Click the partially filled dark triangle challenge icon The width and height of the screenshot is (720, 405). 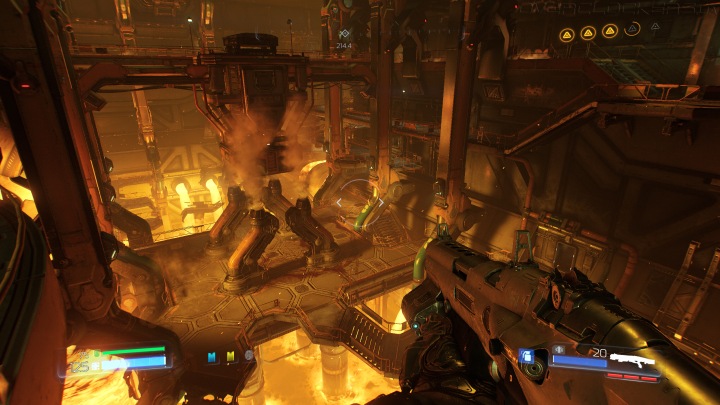632,30
